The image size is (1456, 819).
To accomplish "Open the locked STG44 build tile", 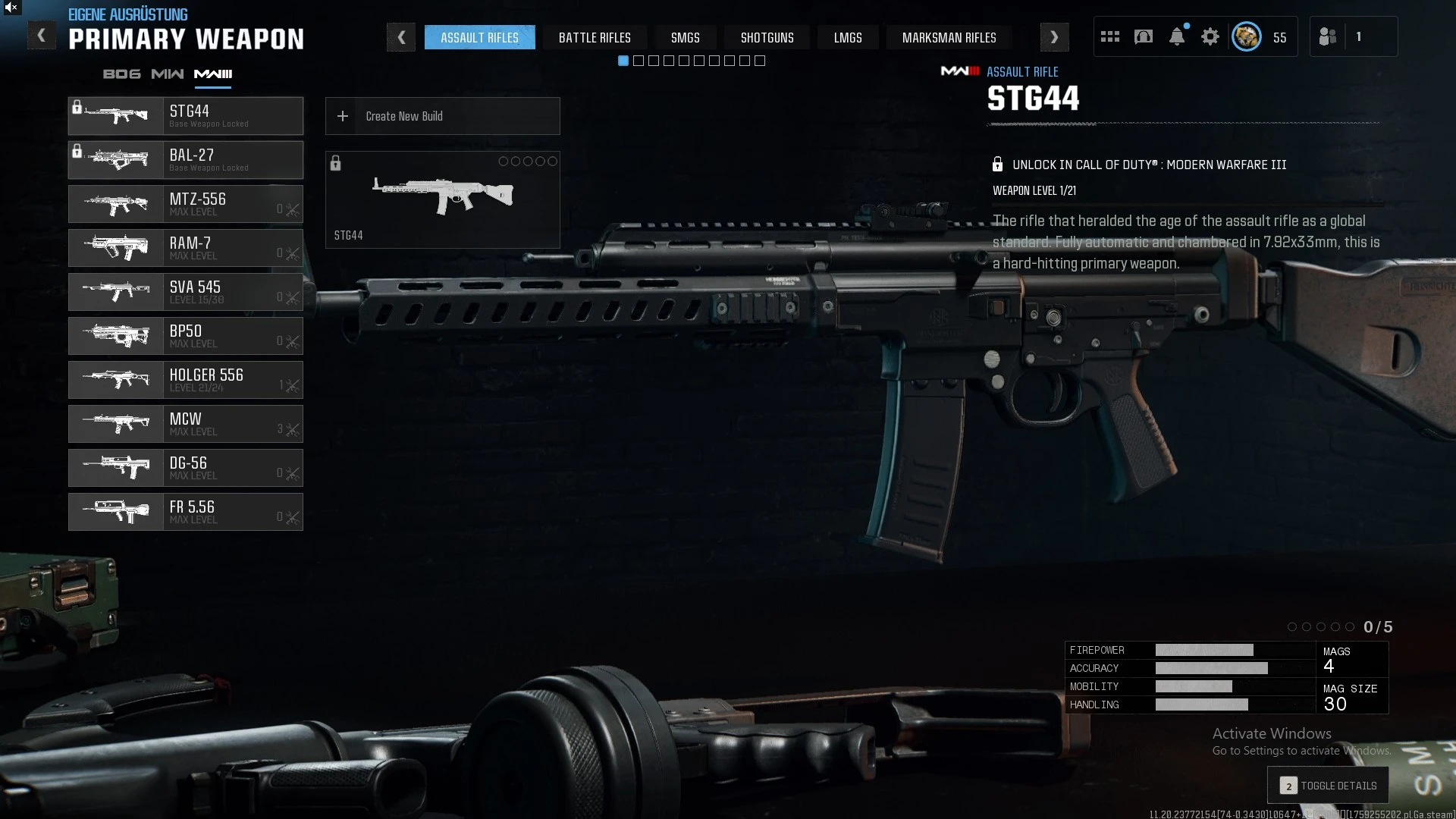I will pyautogui.click(x=443, y=199).
